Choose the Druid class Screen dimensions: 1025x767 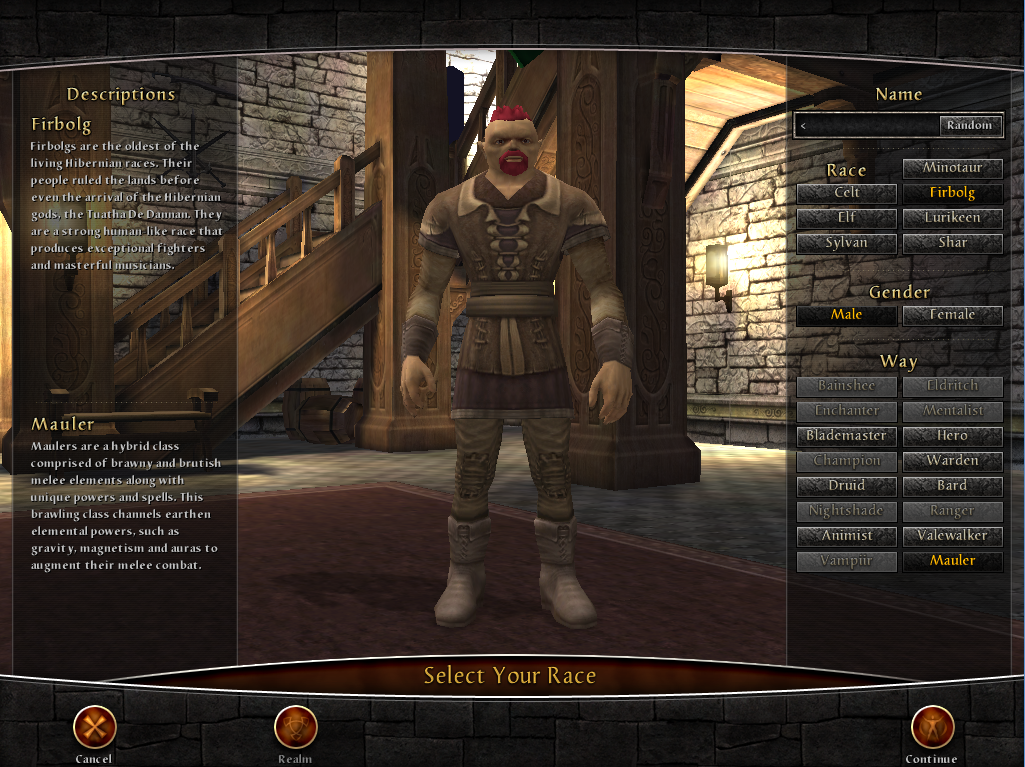coord(846,486)
